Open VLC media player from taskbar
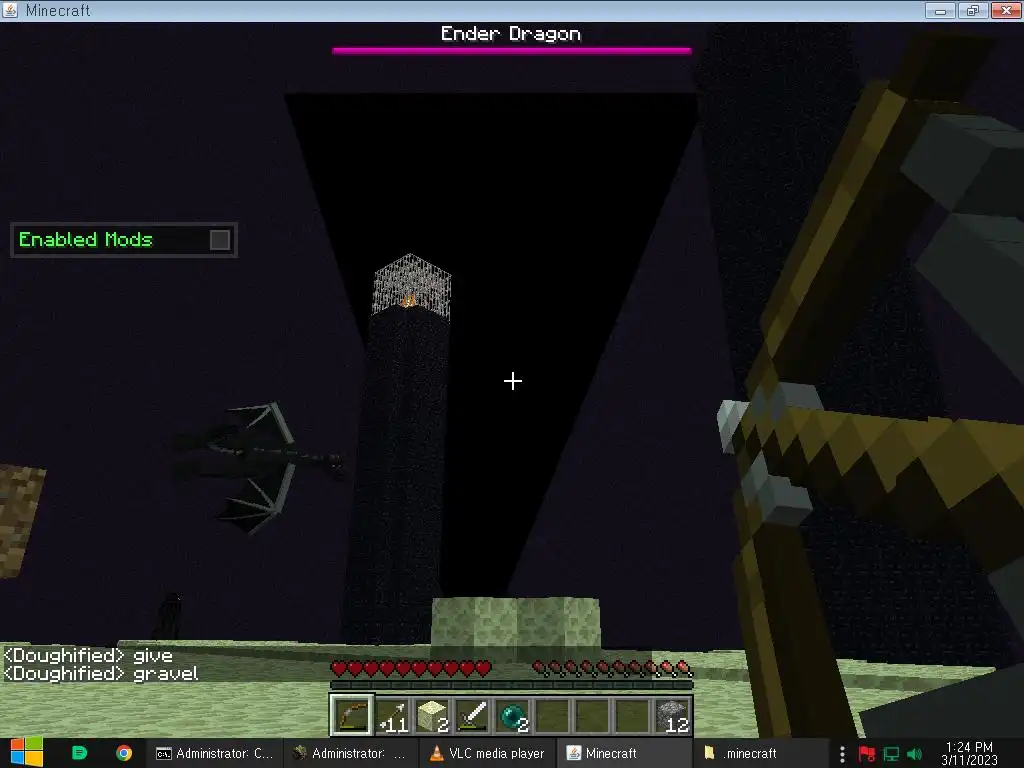 487,753
